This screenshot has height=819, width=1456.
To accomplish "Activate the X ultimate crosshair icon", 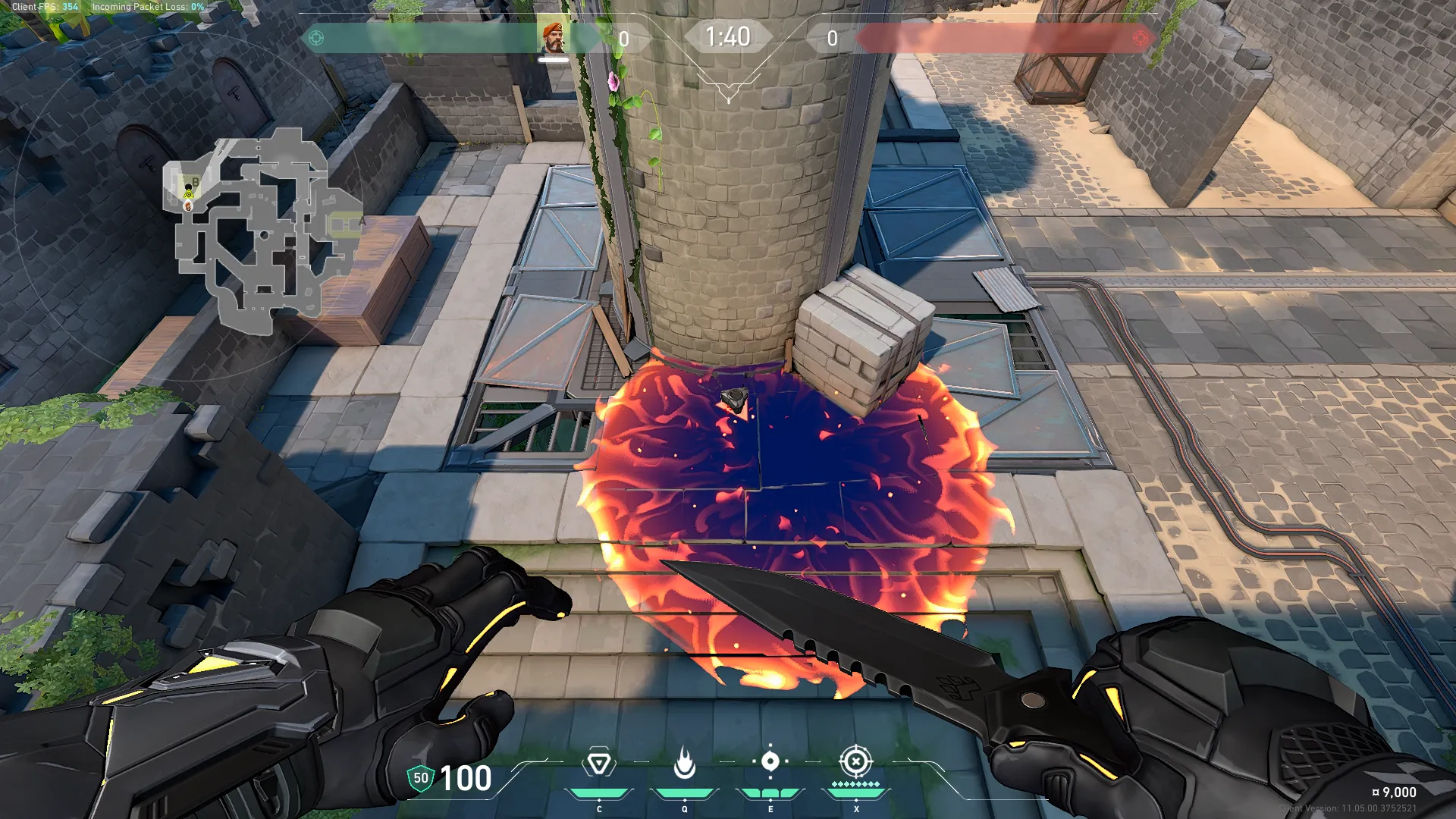I will (x=856, y=761).
